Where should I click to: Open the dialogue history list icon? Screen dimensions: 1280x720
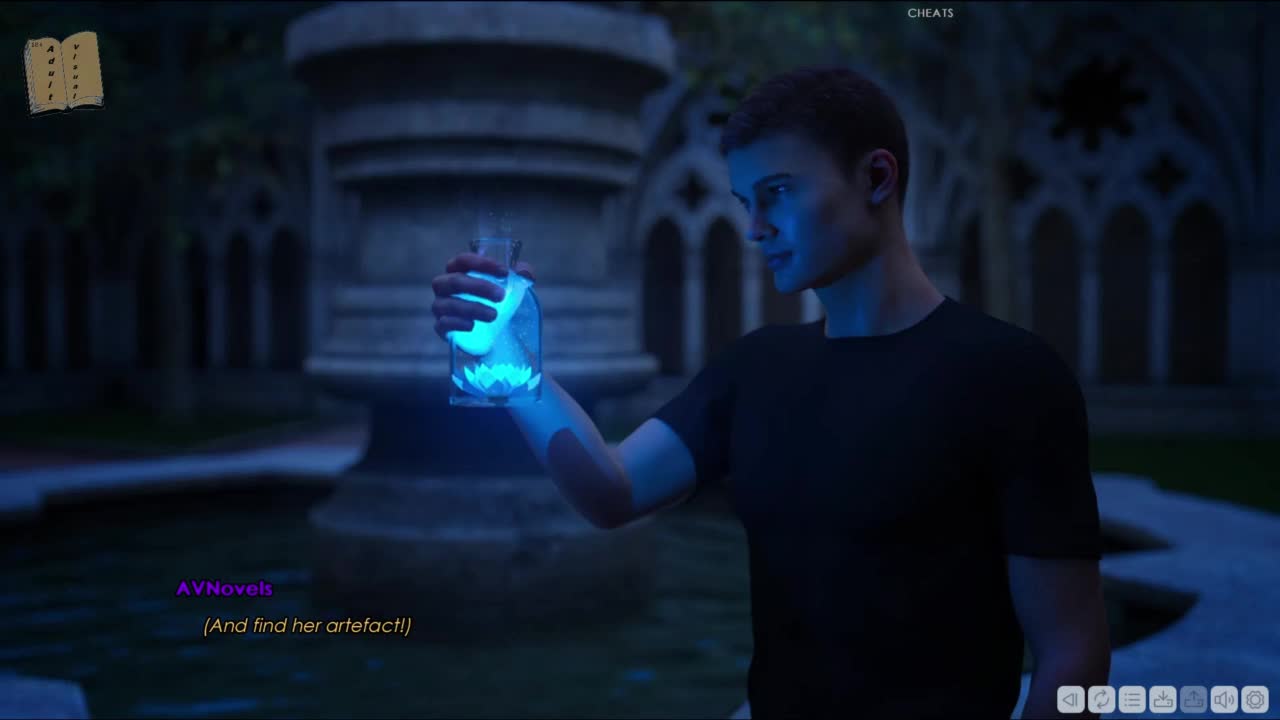(x=1132, y=699)
